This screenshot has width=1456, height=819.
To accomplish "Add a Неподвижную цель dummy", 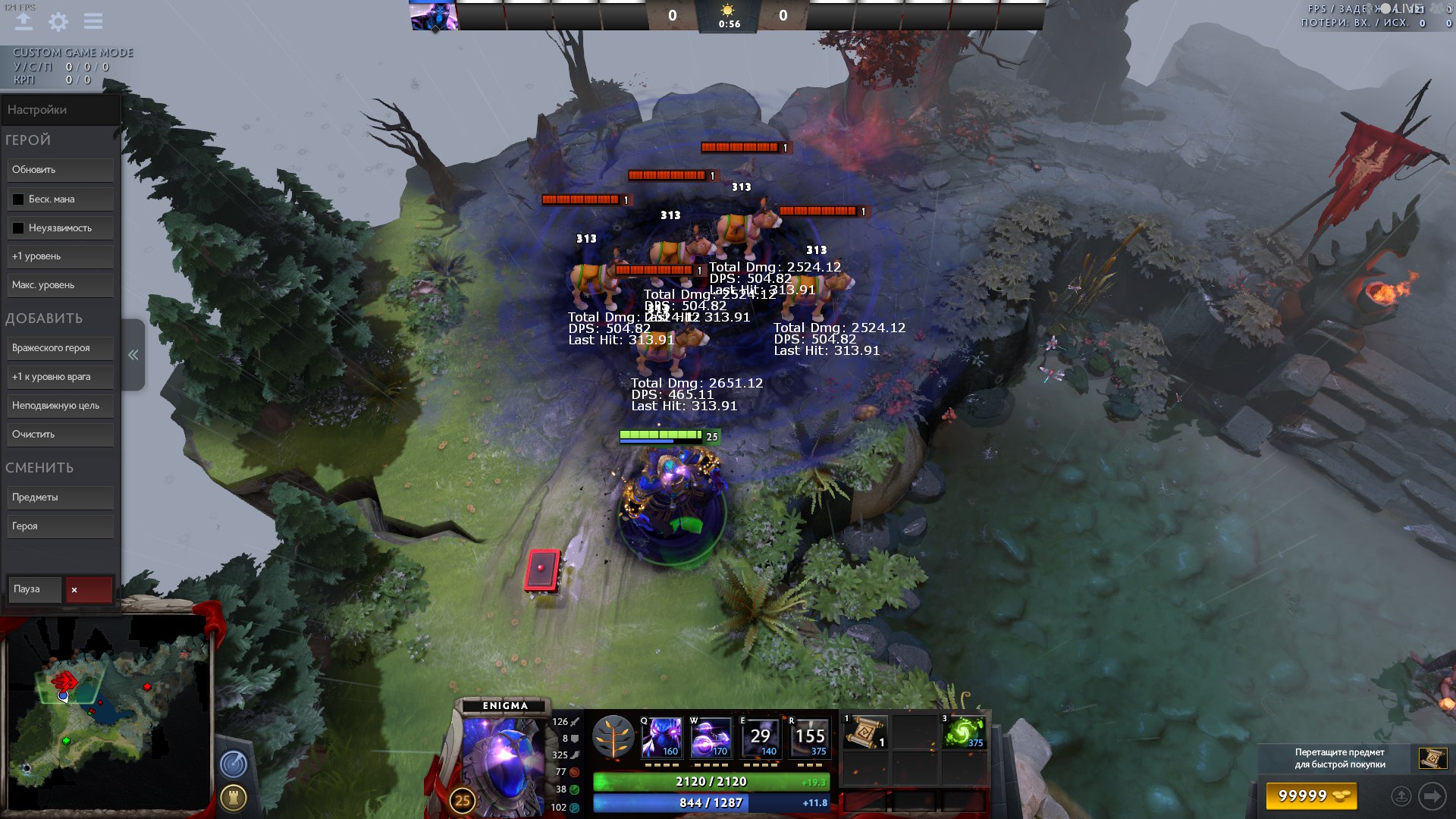I will [x=61, y=406].
